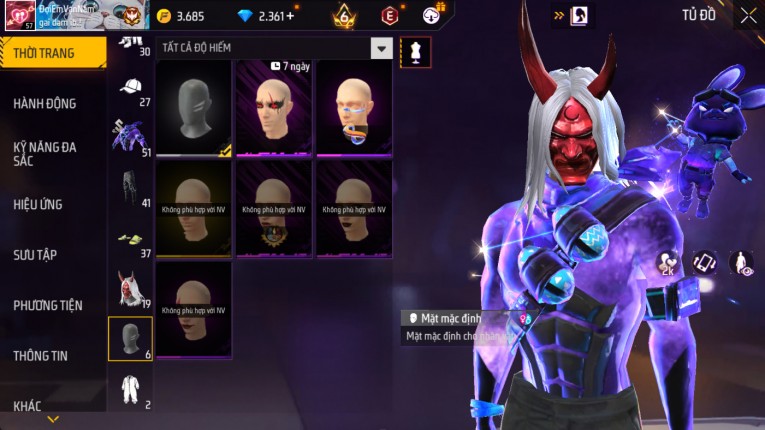765x430 pixels.
Task: Tap the 2k likes heart icon
Action: coord(666,264)
